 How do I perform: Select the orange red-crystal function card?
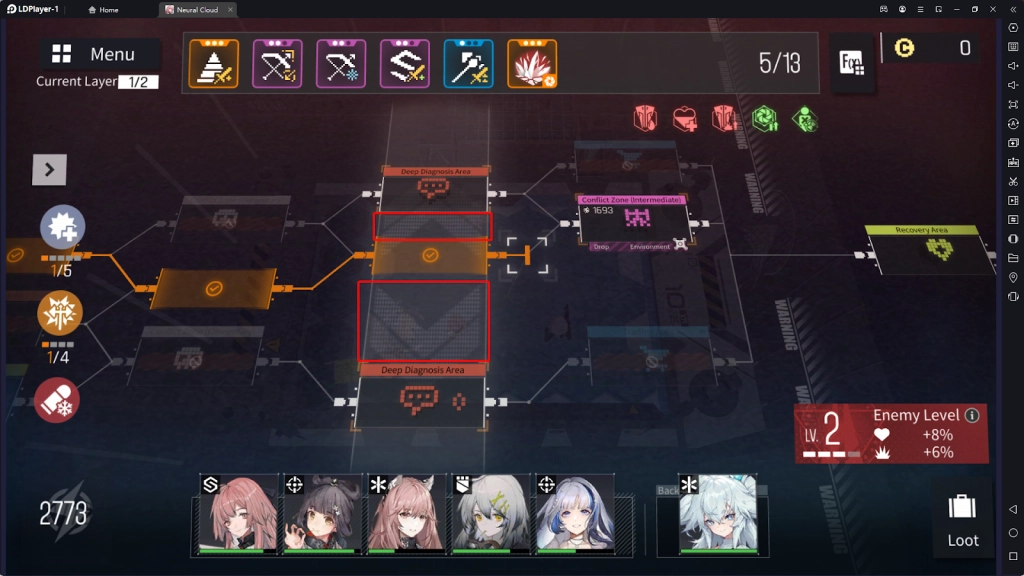532,64
